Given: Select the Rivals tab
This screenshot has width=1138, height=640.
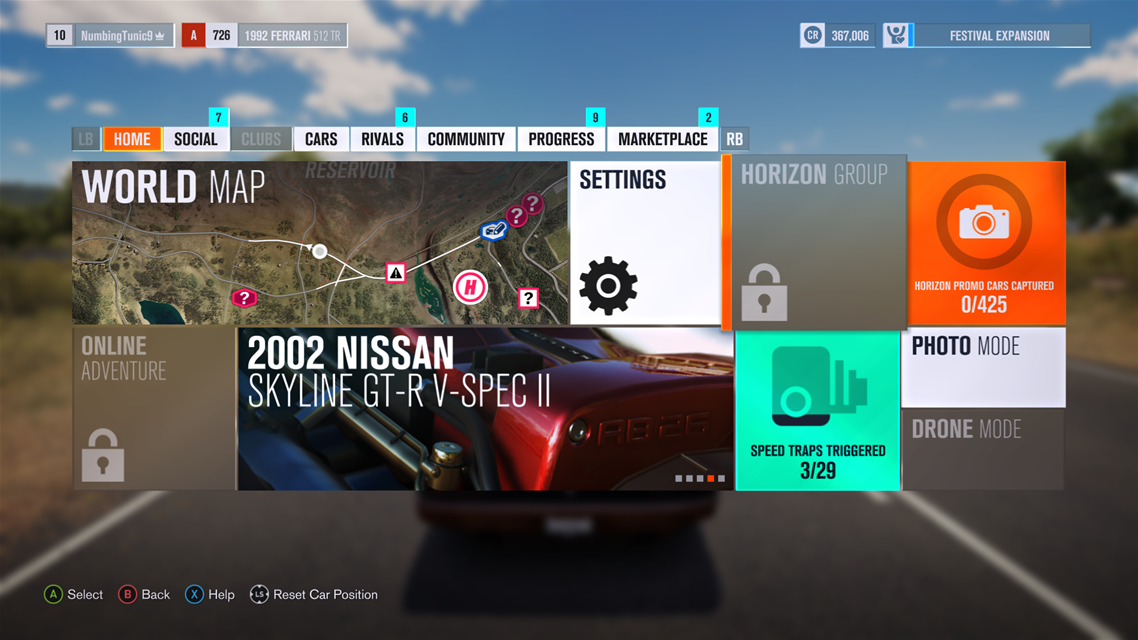Looking at the screenshot, I should point(383,139).
